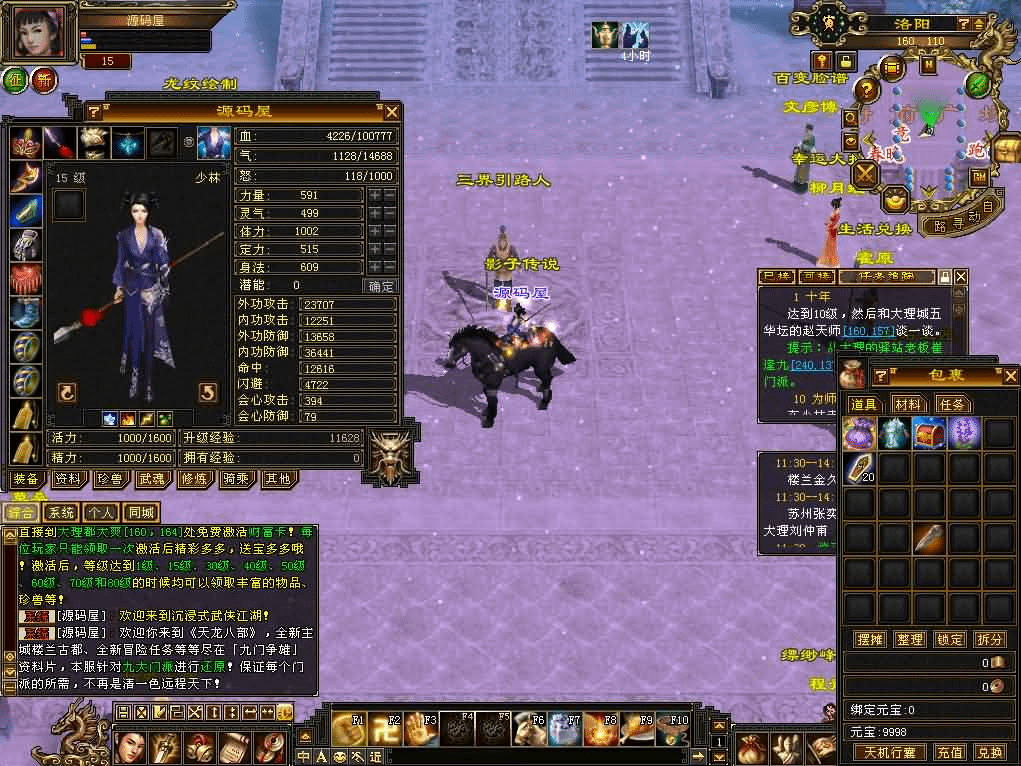Image resolution: width=1021 pixels, height=766 pixels.
Task: Select the 武魂 tab
Action: point(152,479)
